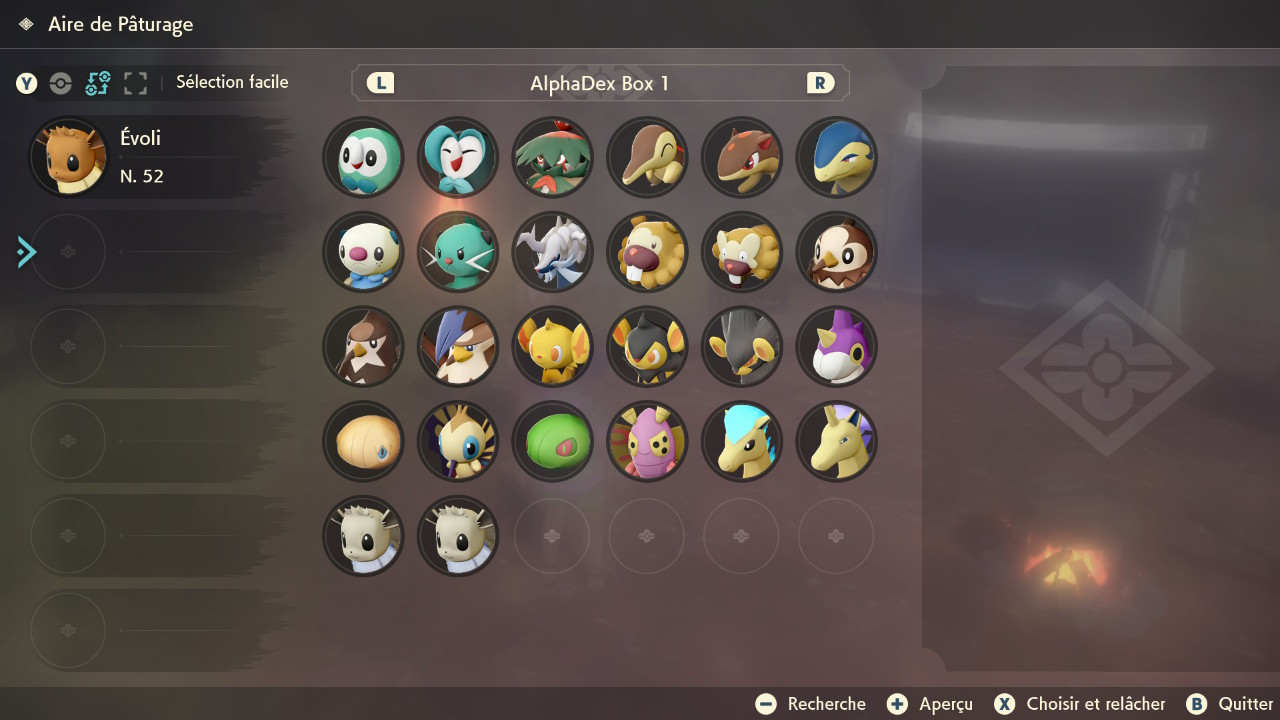Click the Silcoon cocoon slot
This screenshot has height=720, width=1280.
(363, 441)
